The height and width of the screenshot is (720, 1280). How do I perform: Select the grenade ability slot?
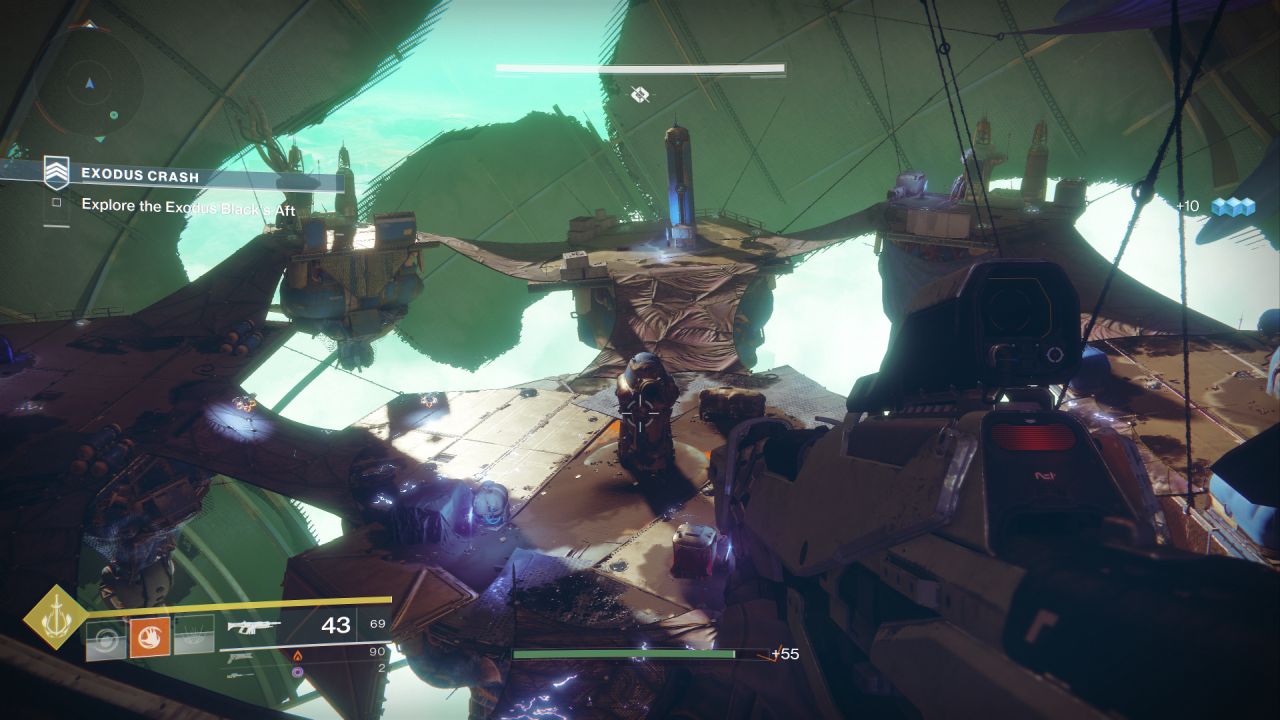pyautogui.click(x=106, y=637)
